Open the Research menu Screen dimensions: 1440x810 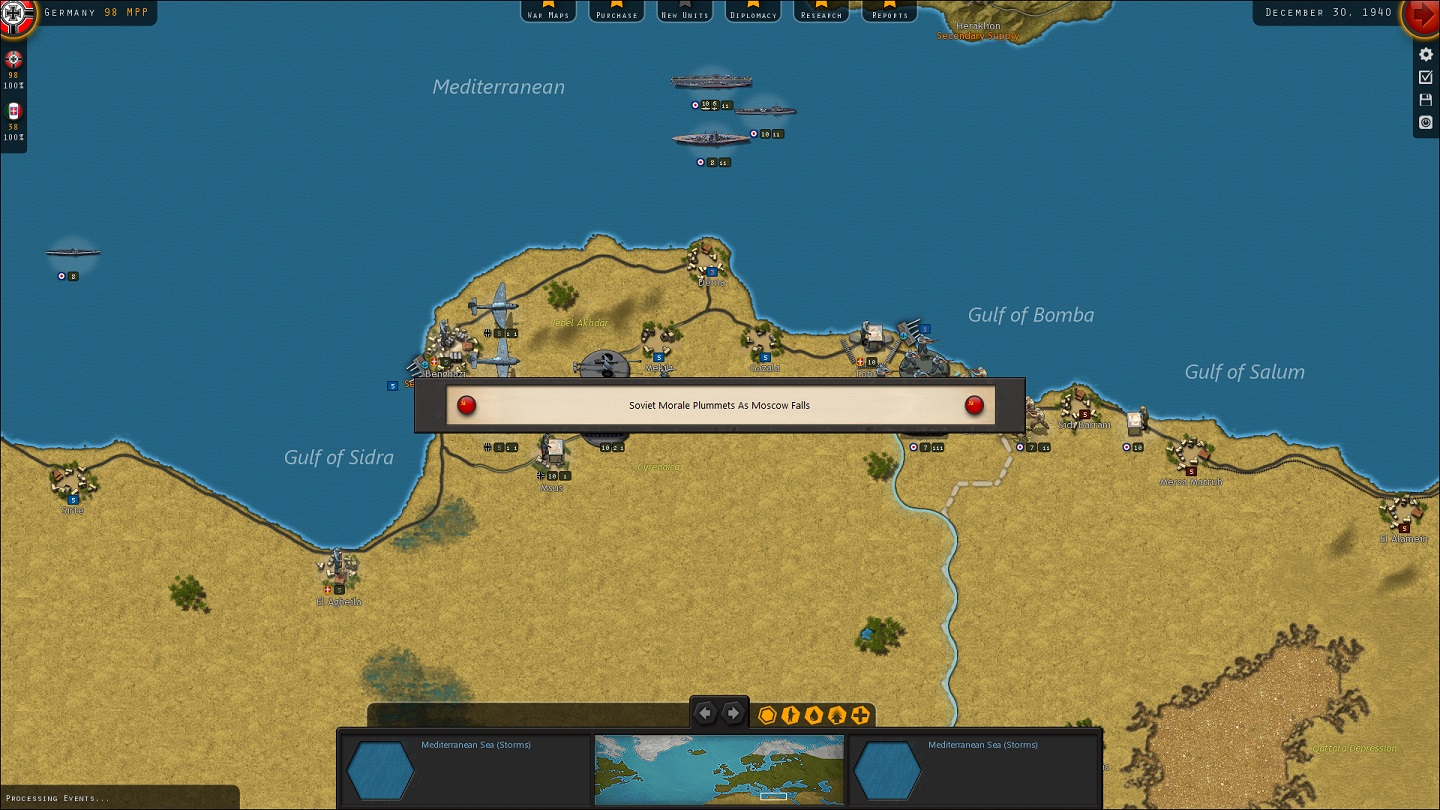821,13
